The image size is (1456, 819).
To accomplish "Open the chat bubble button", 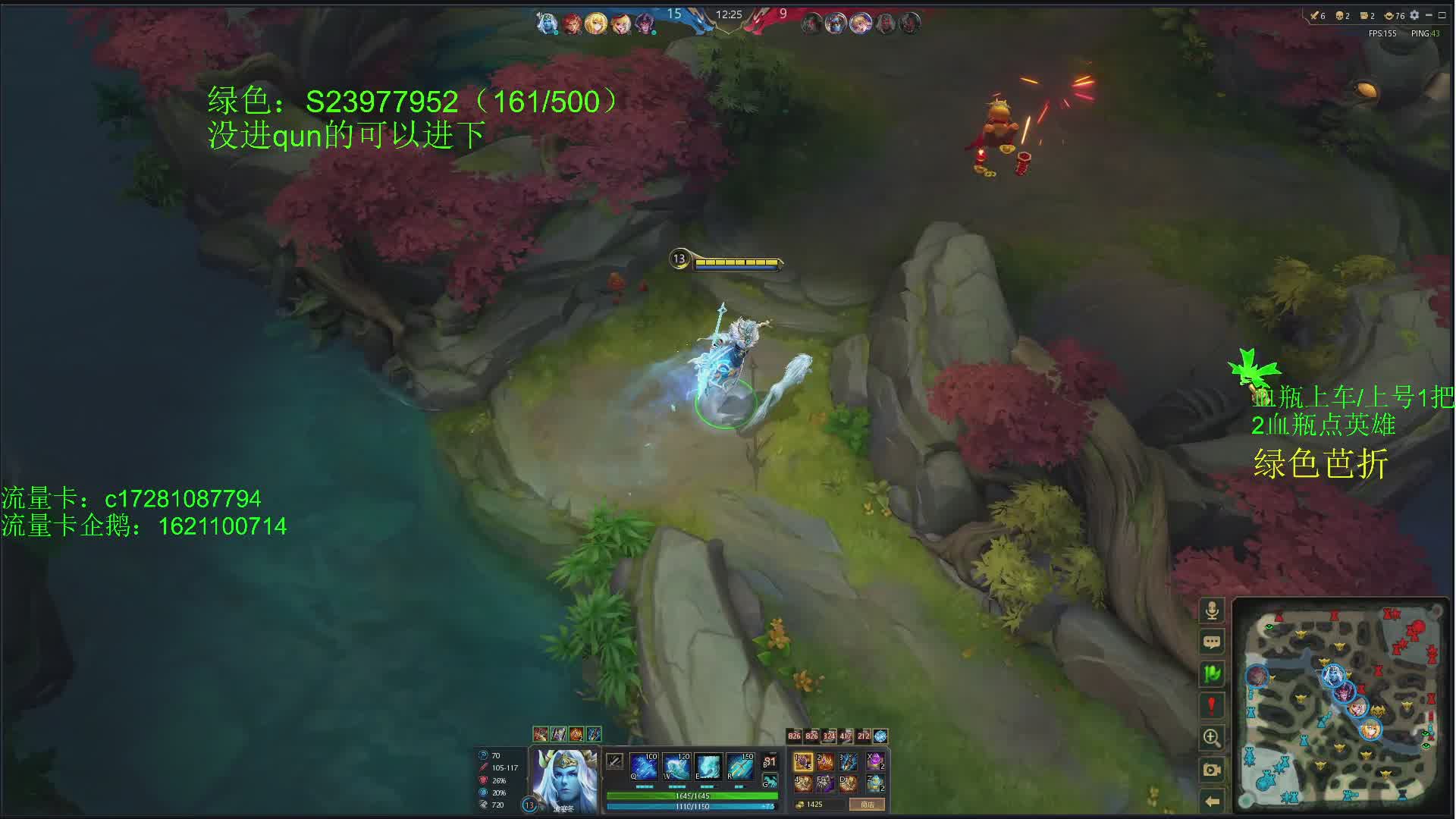I will [1212, 642].
